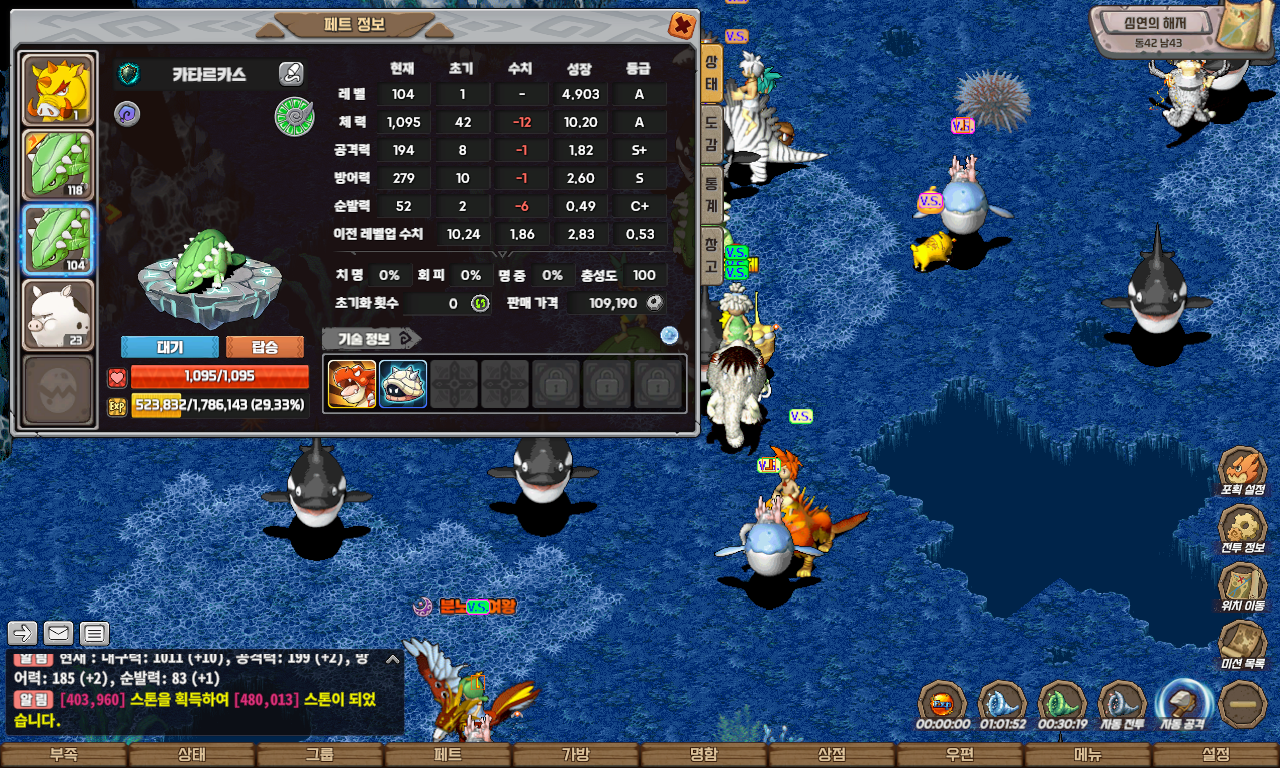Viewport: 1280px width, 768px height.
Task: Select the white pig pet portrait
Action: (58, 314)
